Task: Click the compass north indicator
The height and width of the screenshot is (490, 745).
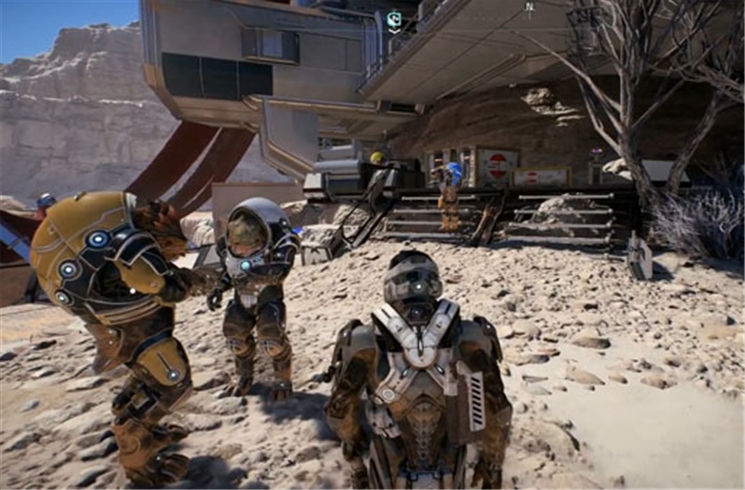Action: pyautogui.click(x=530, y=7)
